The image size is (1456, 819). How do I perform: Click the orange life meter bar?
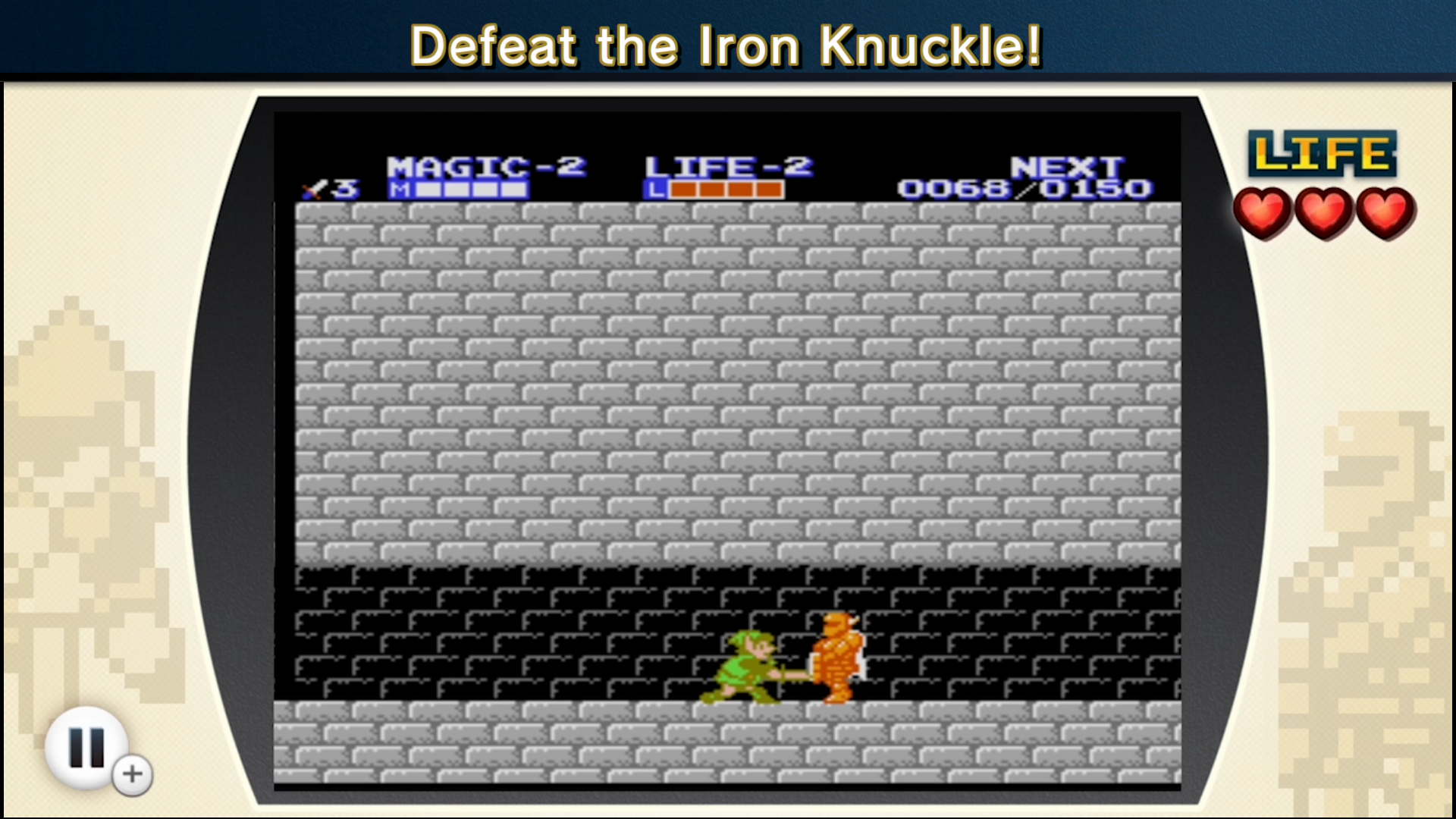pyautogui.click(x=713, y=190)
